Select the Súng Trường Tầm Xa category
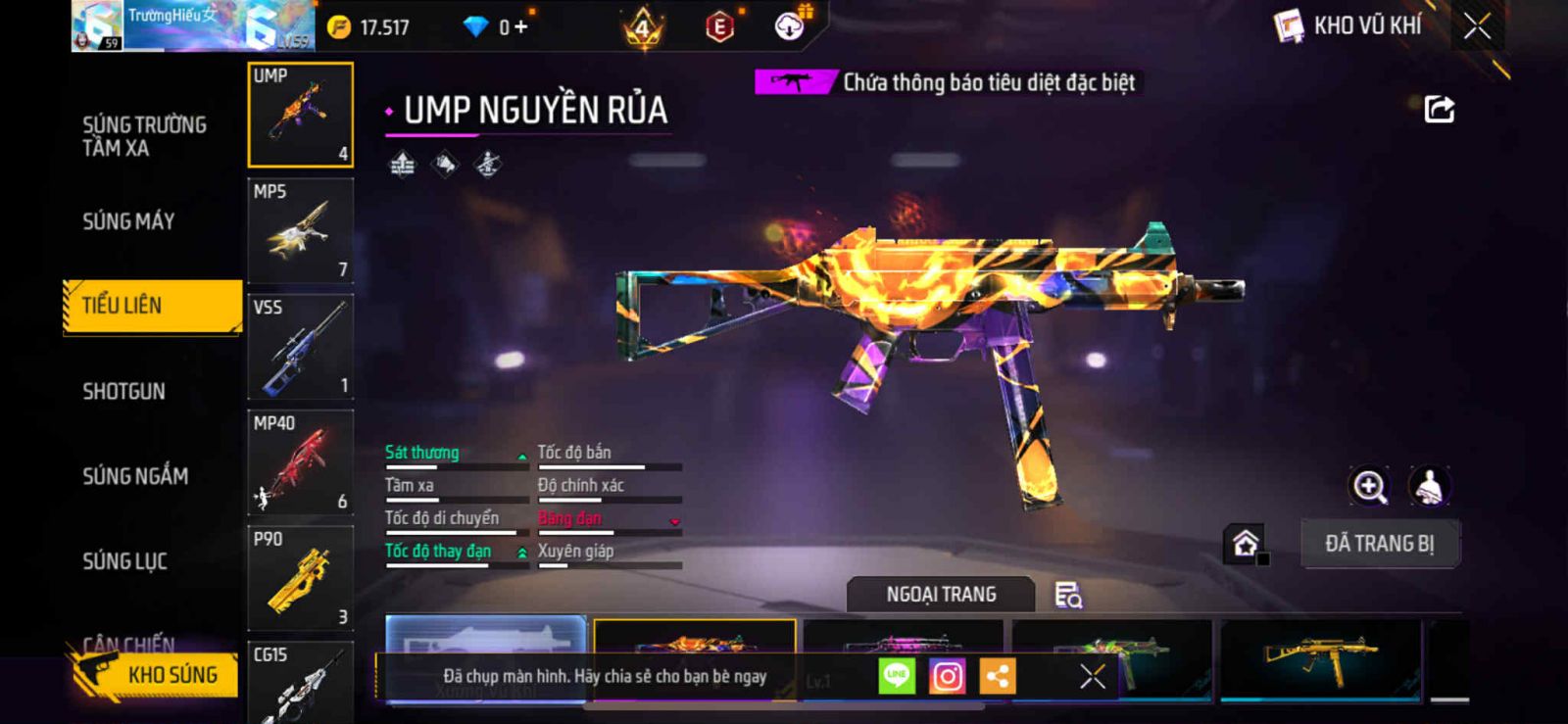 pos(144,136)
